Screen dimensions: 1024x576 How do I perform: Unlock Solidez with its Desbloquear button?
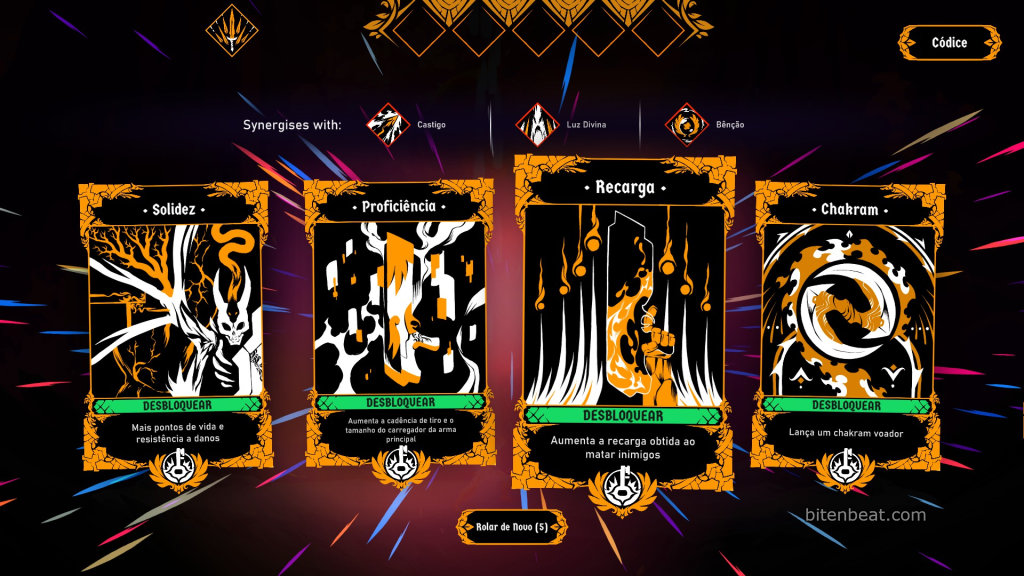(175, 406)
